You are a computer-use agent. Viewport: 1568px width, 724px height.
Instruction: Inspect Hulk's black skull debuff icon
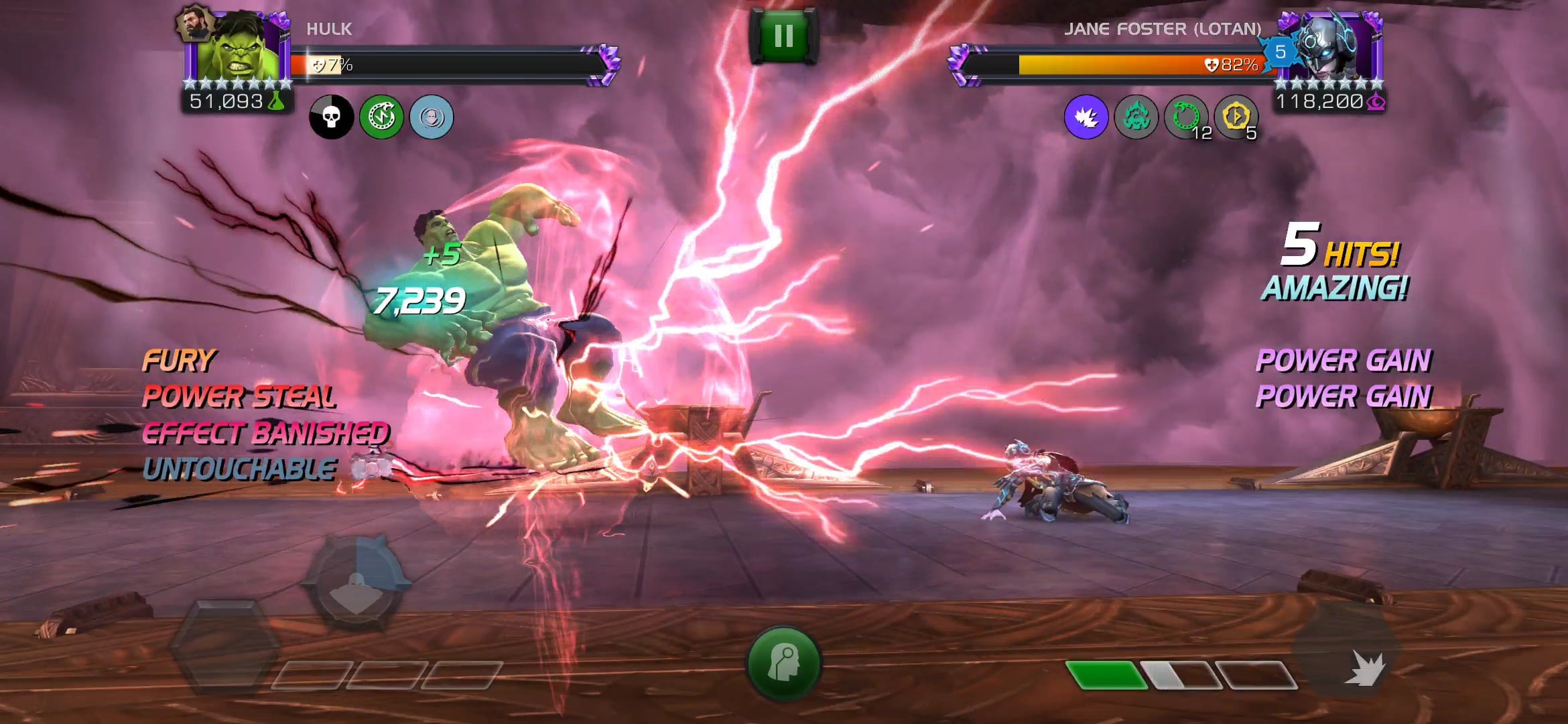[333, 117]
